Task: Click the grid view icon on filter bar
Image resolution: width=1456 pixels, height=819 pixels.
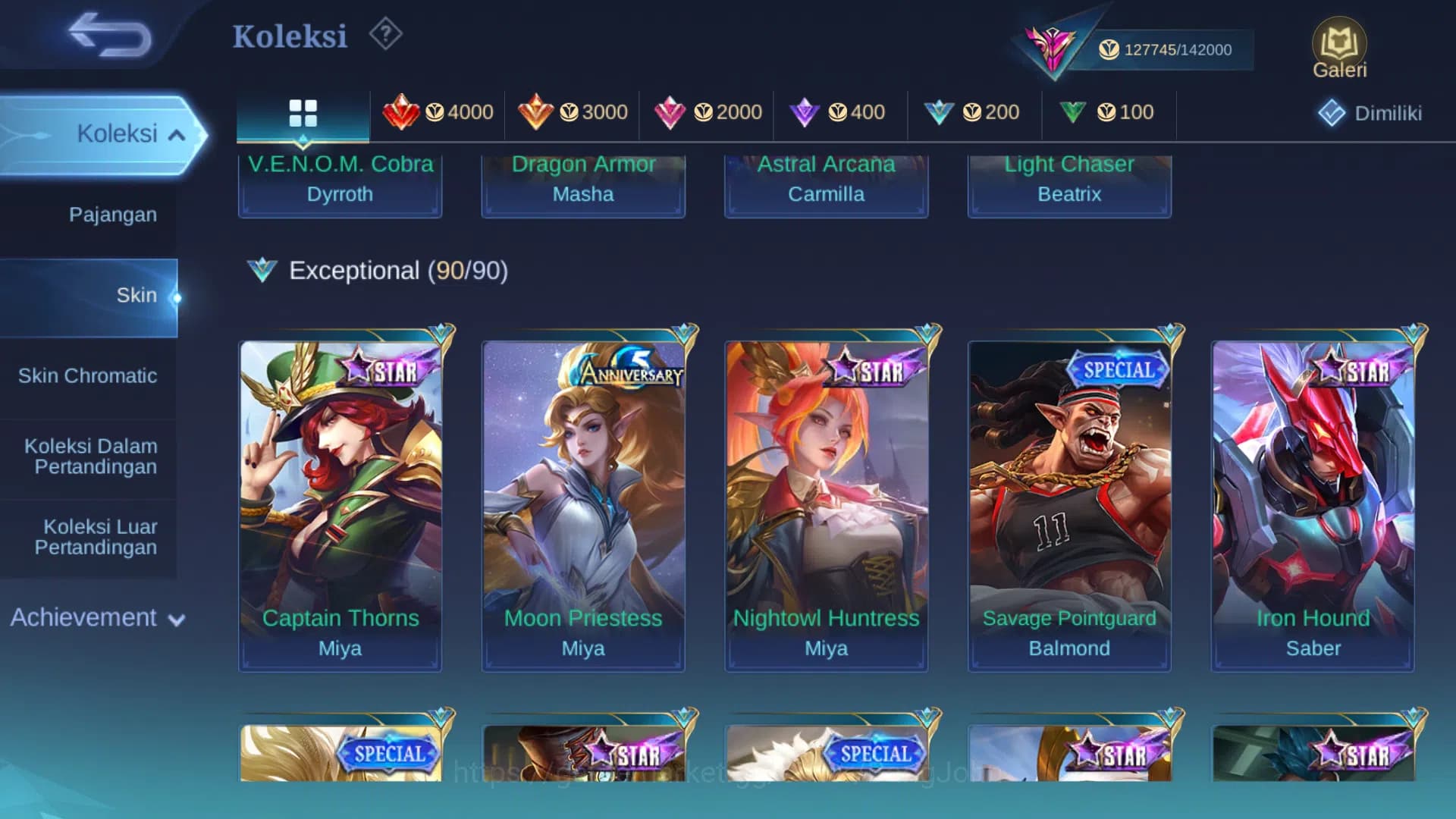Action: point(303,111)
